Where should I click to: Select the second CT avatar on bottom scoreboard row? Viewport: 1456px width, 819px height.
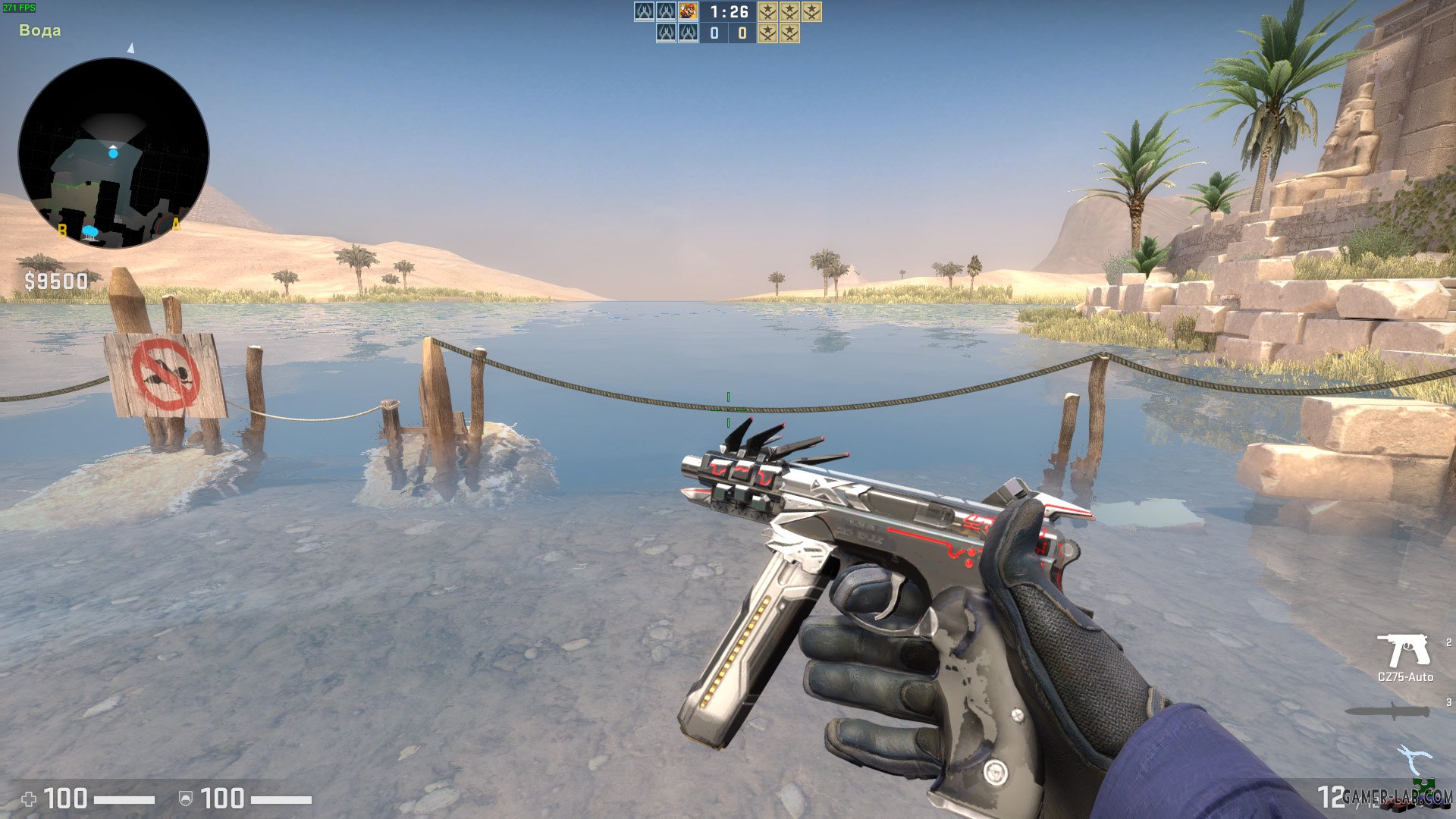click(688, 33)
